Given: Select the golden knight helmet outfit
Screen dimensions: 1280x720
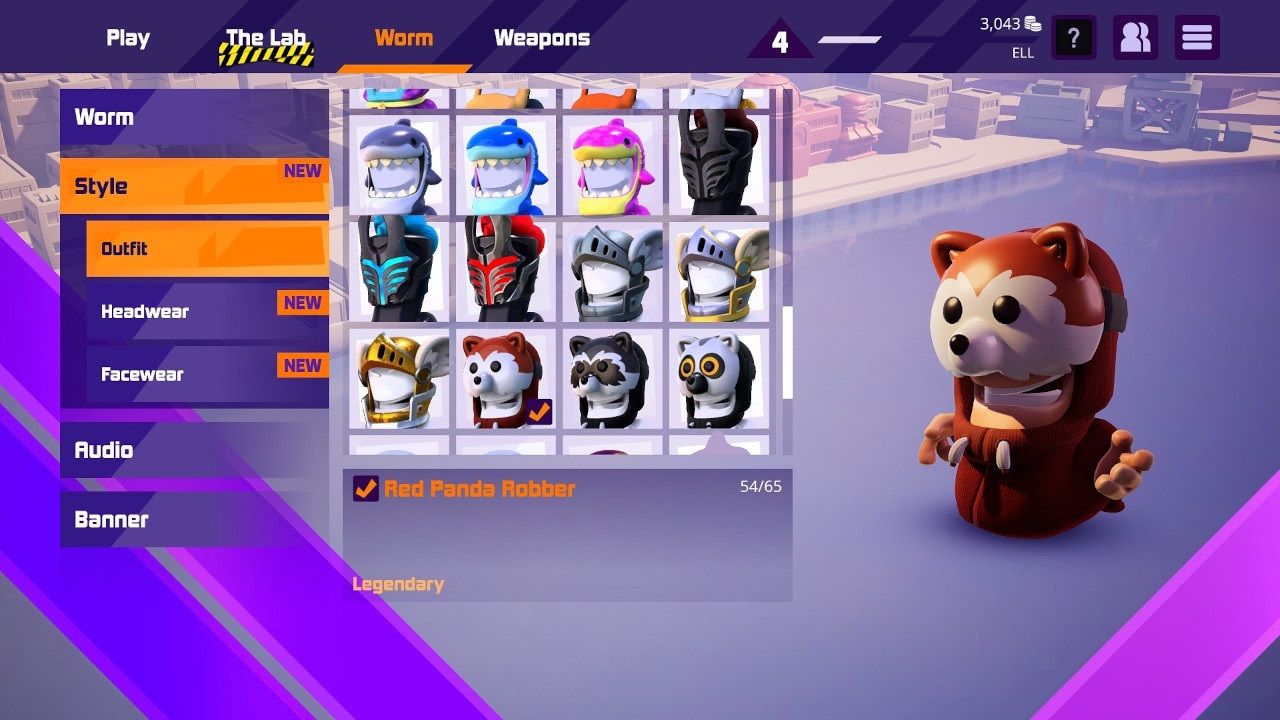Looking at the screenshot, I should [x=397, y=380].
